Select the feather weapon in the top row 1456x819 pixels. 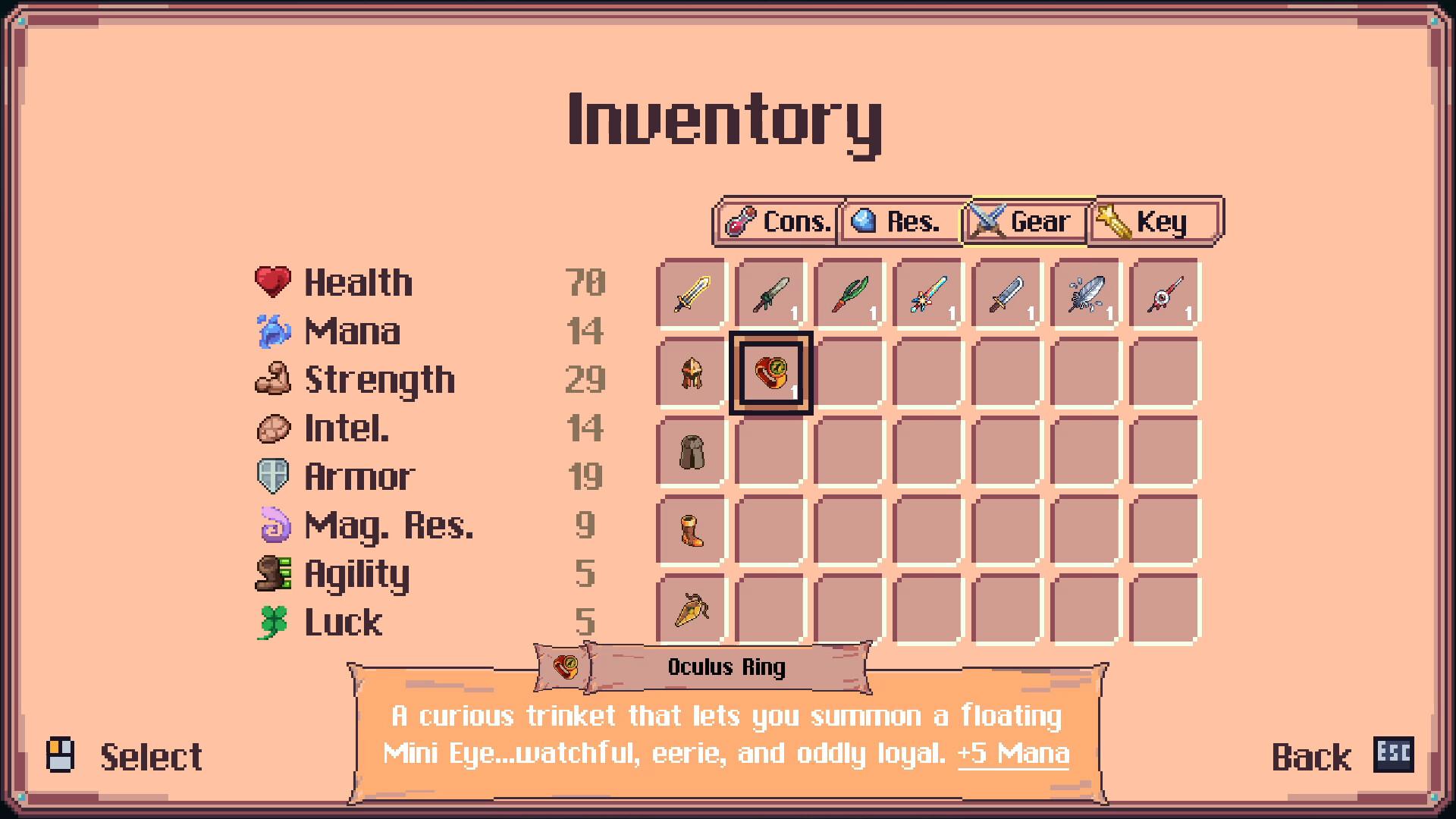point(1085,294)
